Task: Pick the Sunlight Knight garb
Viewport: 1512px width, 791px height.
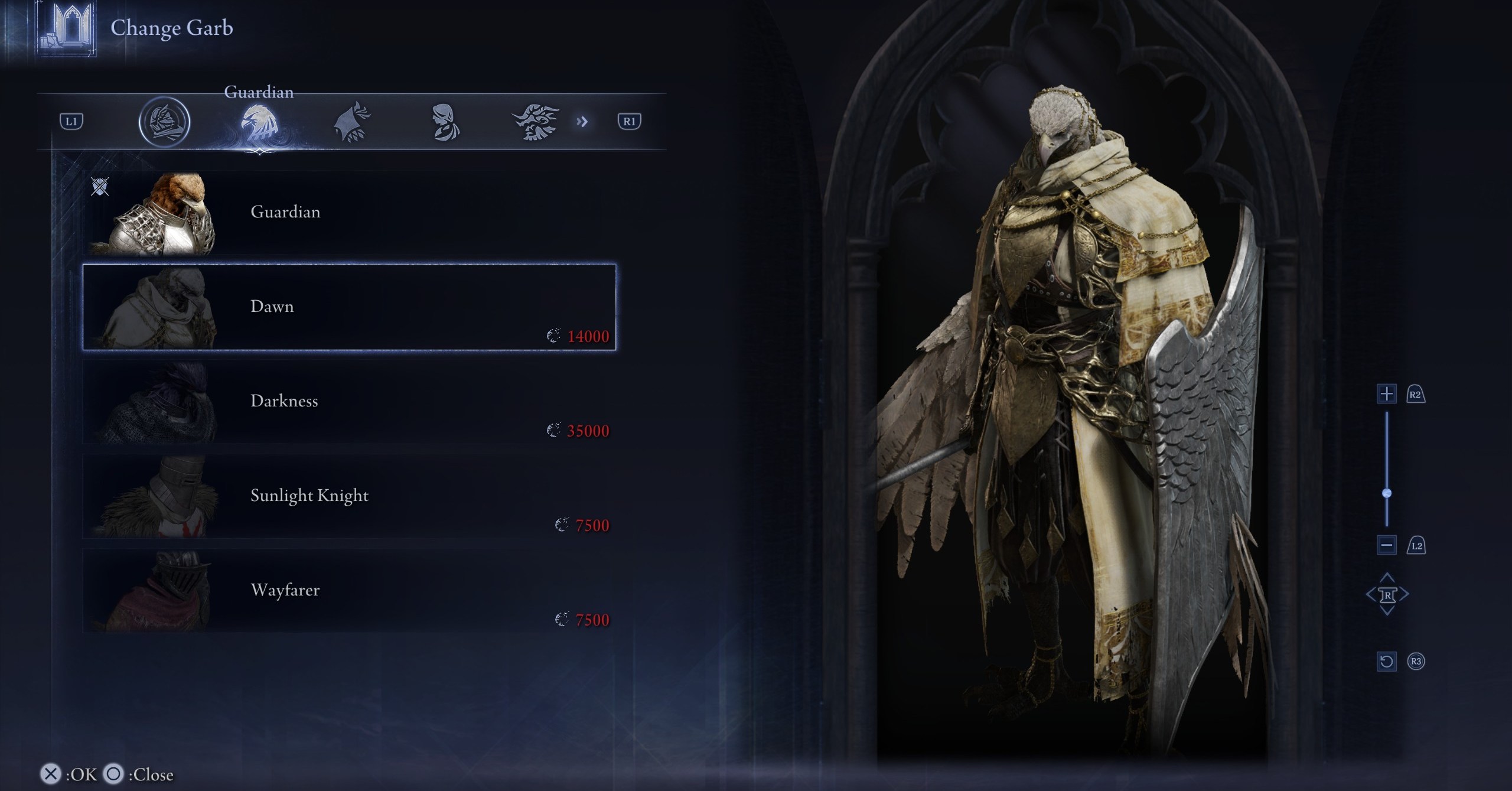Action: pos(348,496)
